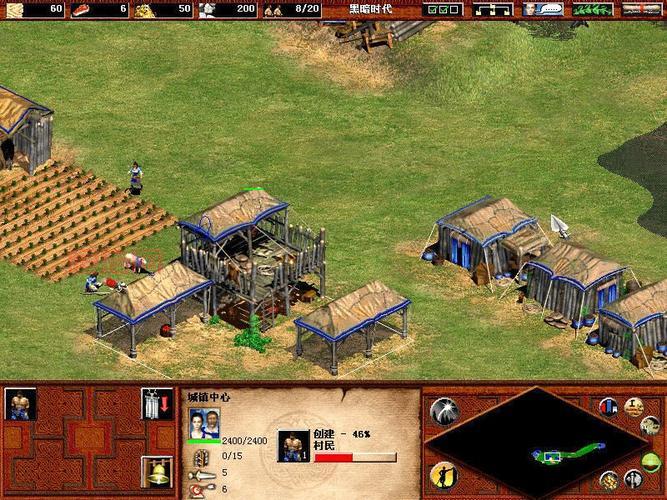Open the game menu button

click(642, 9)
